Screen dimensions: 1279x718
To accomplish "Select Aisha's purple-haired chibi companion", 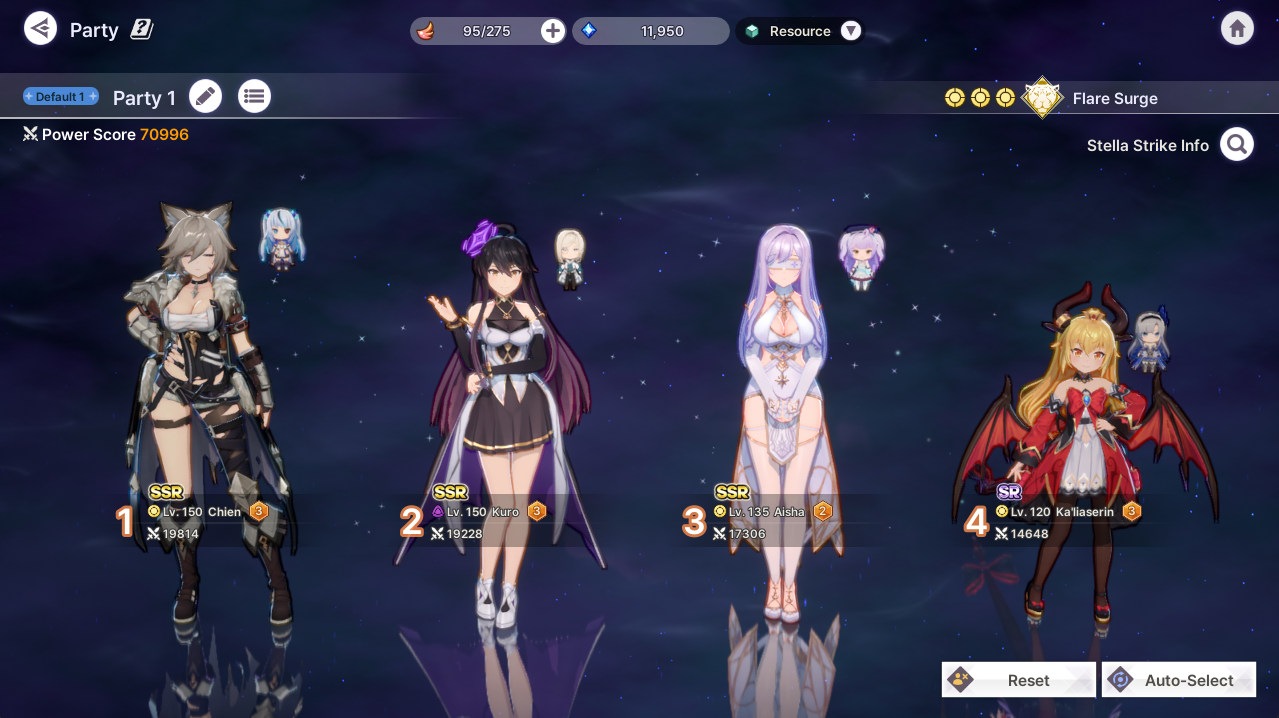I will coord(860,257).
